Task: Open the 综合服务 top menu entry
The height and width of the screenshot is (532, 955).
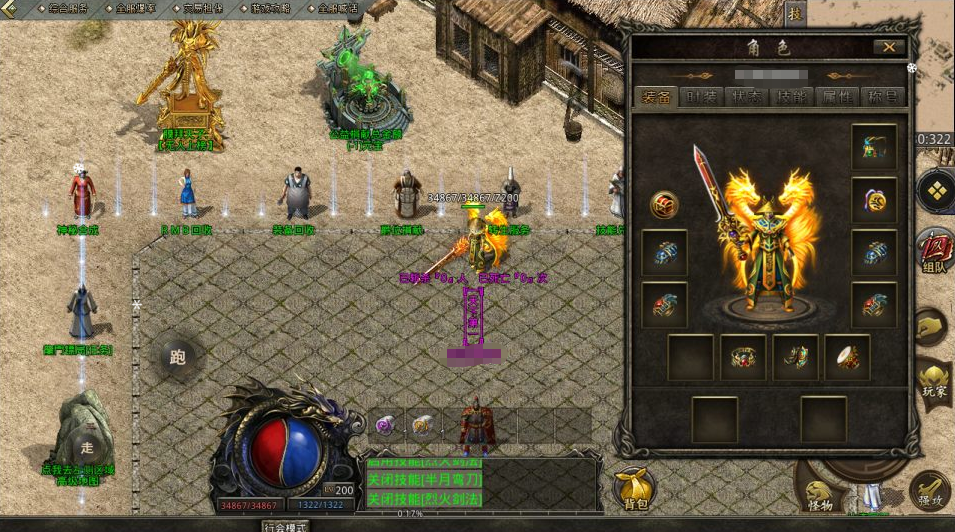Action: [69, 8]
